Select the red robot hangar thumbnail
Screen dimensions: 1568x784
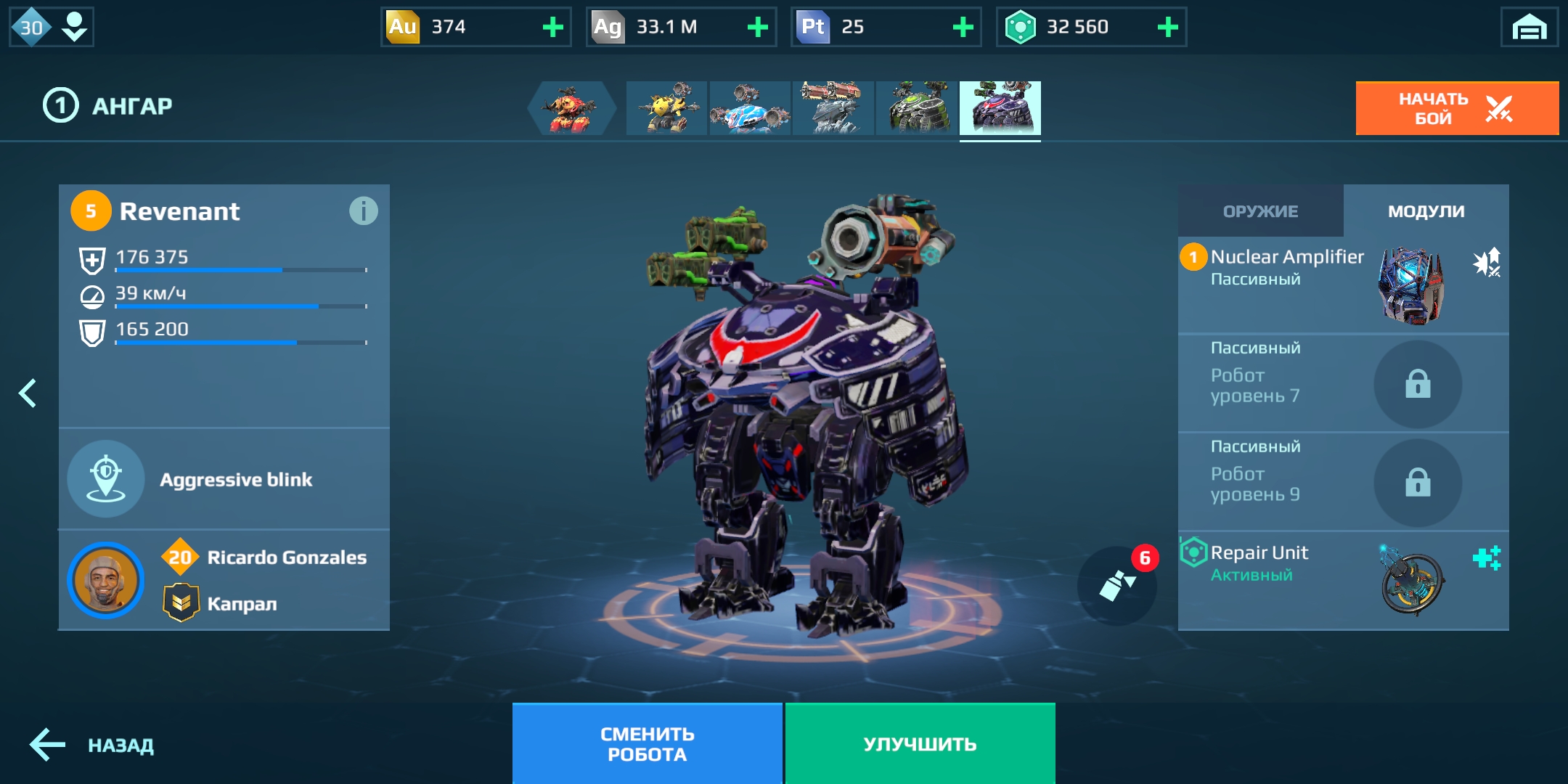click(572, 108)
